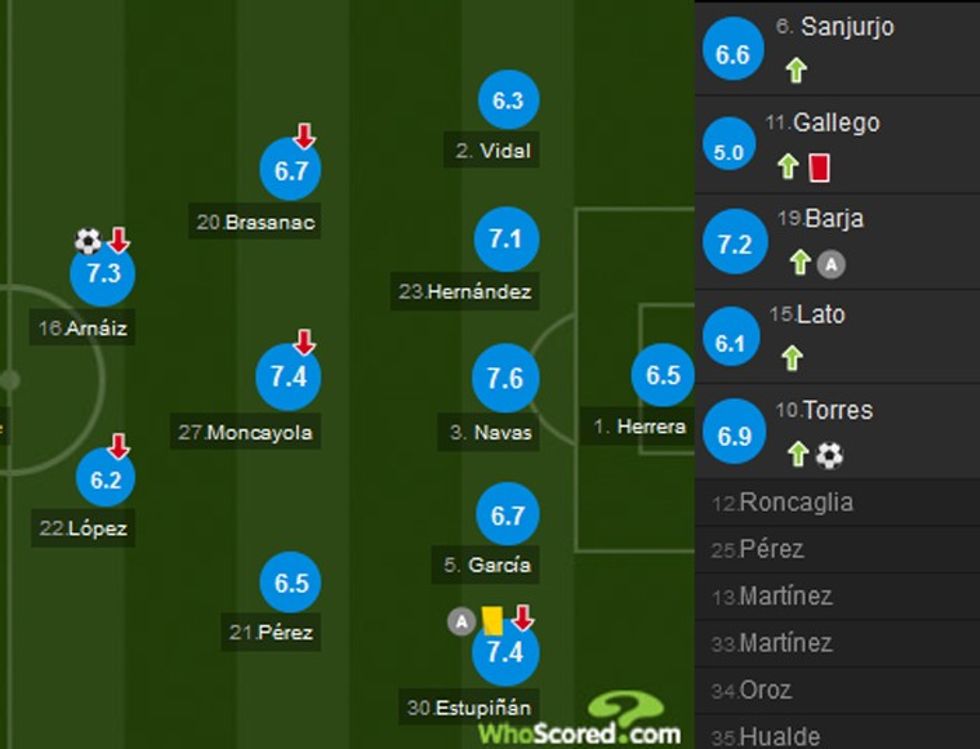This screenshot has width=980, height=749.
Task: Open Brasanac's player marker on the pitch
Action: (290, 172)
